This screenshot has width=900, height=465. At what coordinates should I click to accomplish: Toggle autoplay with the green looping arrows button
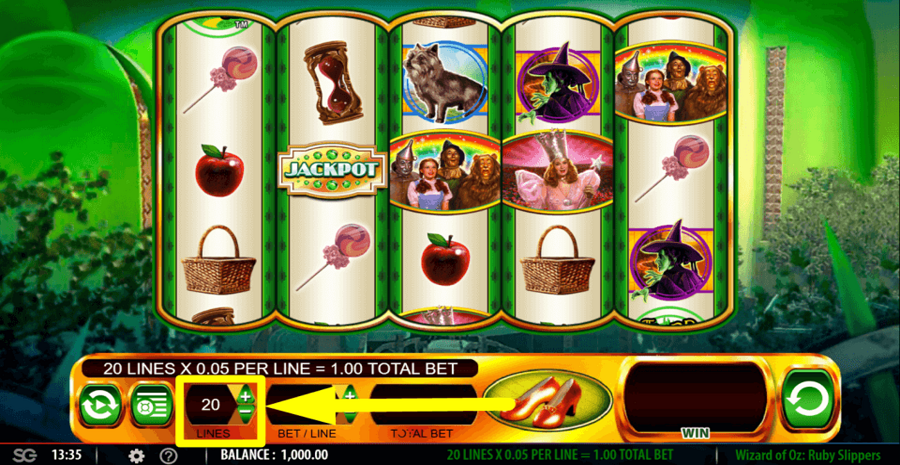point(101,406)
